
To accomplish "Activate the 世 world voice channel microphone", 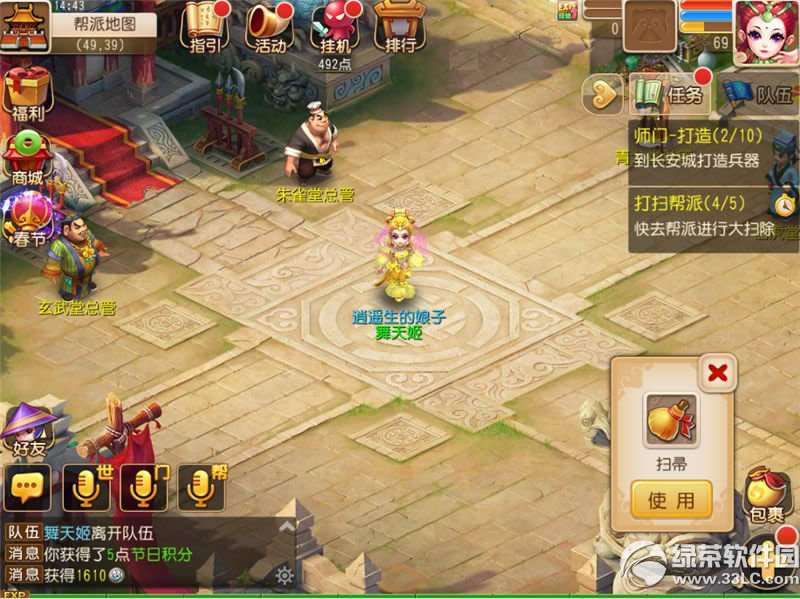I will click(x=87, y=489).
